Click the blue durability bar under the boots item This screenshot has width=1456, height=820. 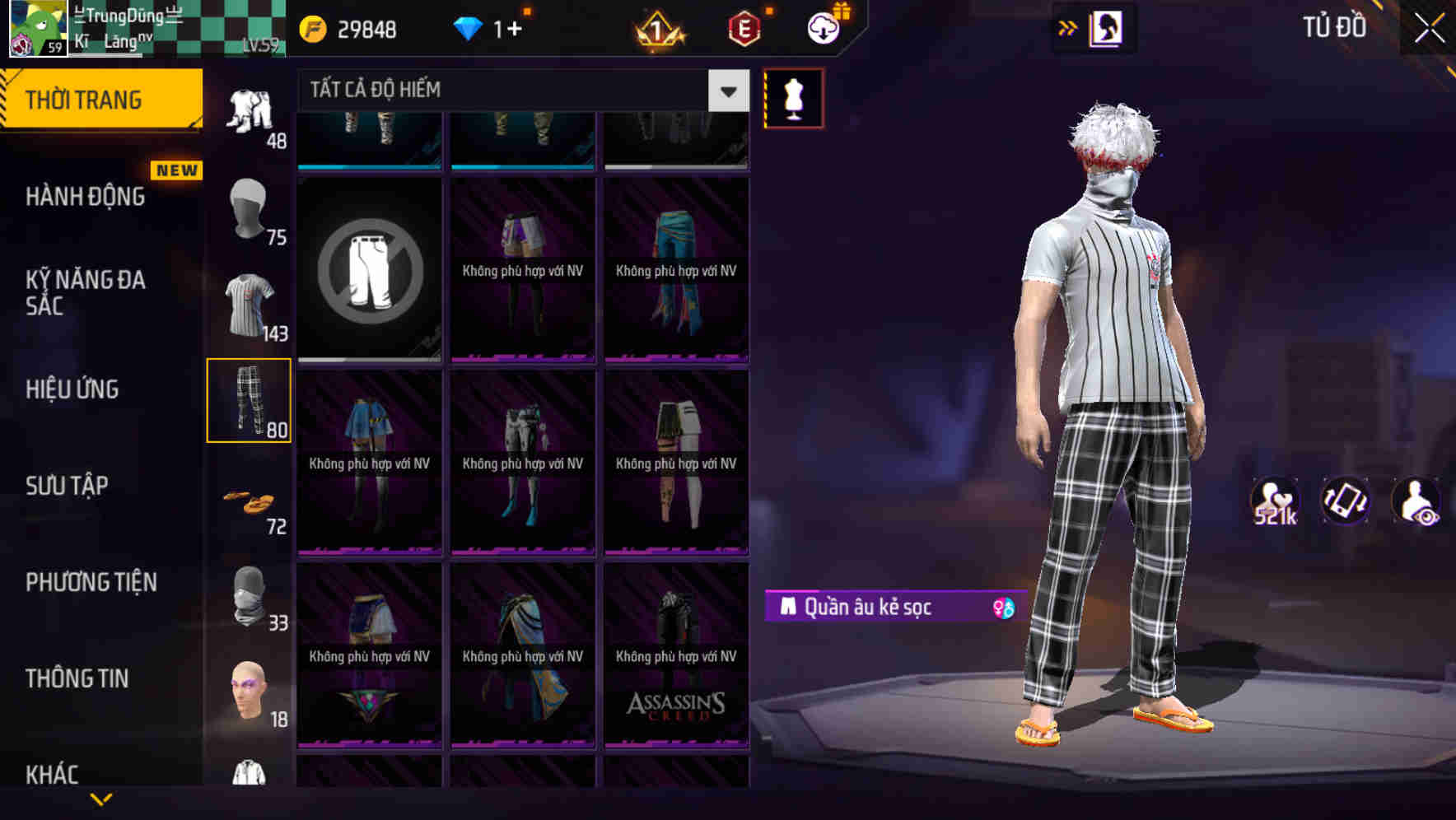pos(368,167)
